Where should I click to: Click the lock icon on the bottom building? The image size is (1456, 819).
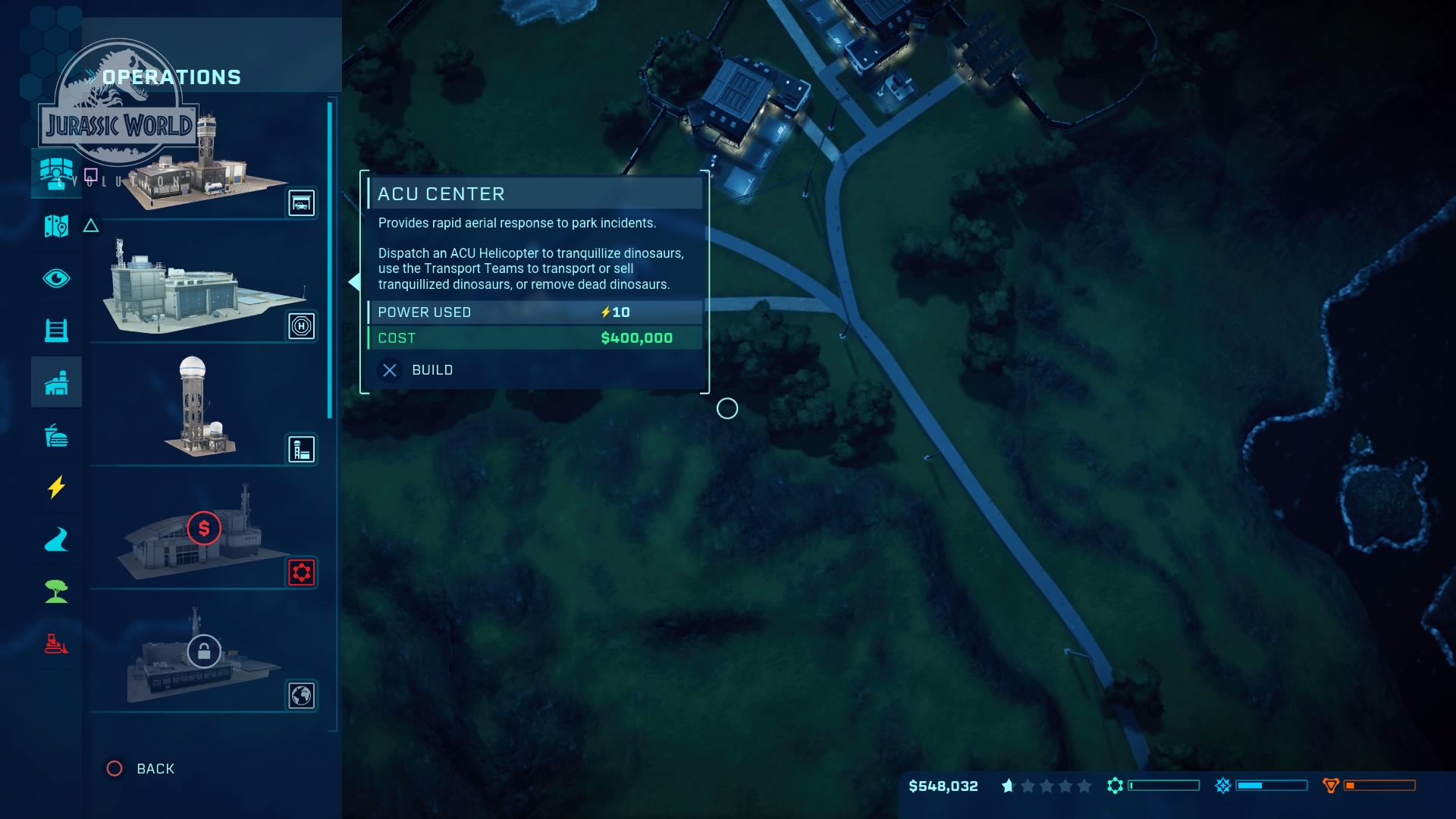tap(203, 651)
